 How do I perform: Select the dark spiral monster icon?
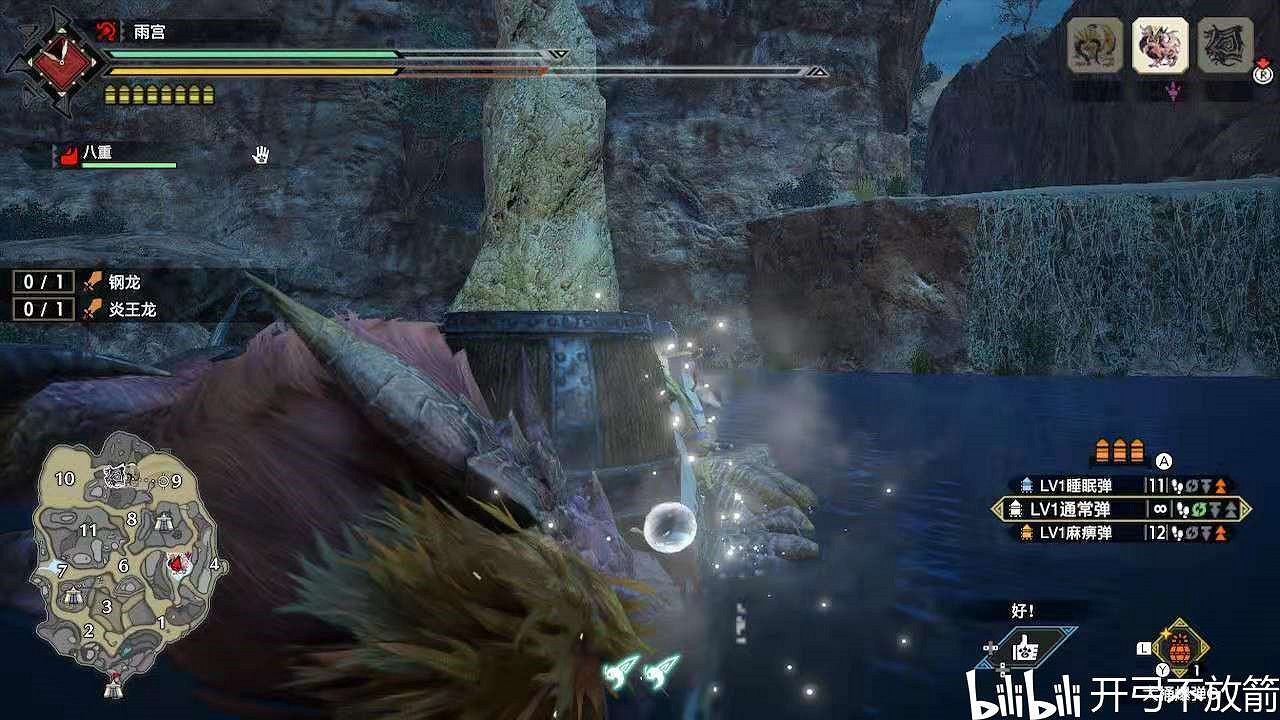click(x=1223, y=46)
